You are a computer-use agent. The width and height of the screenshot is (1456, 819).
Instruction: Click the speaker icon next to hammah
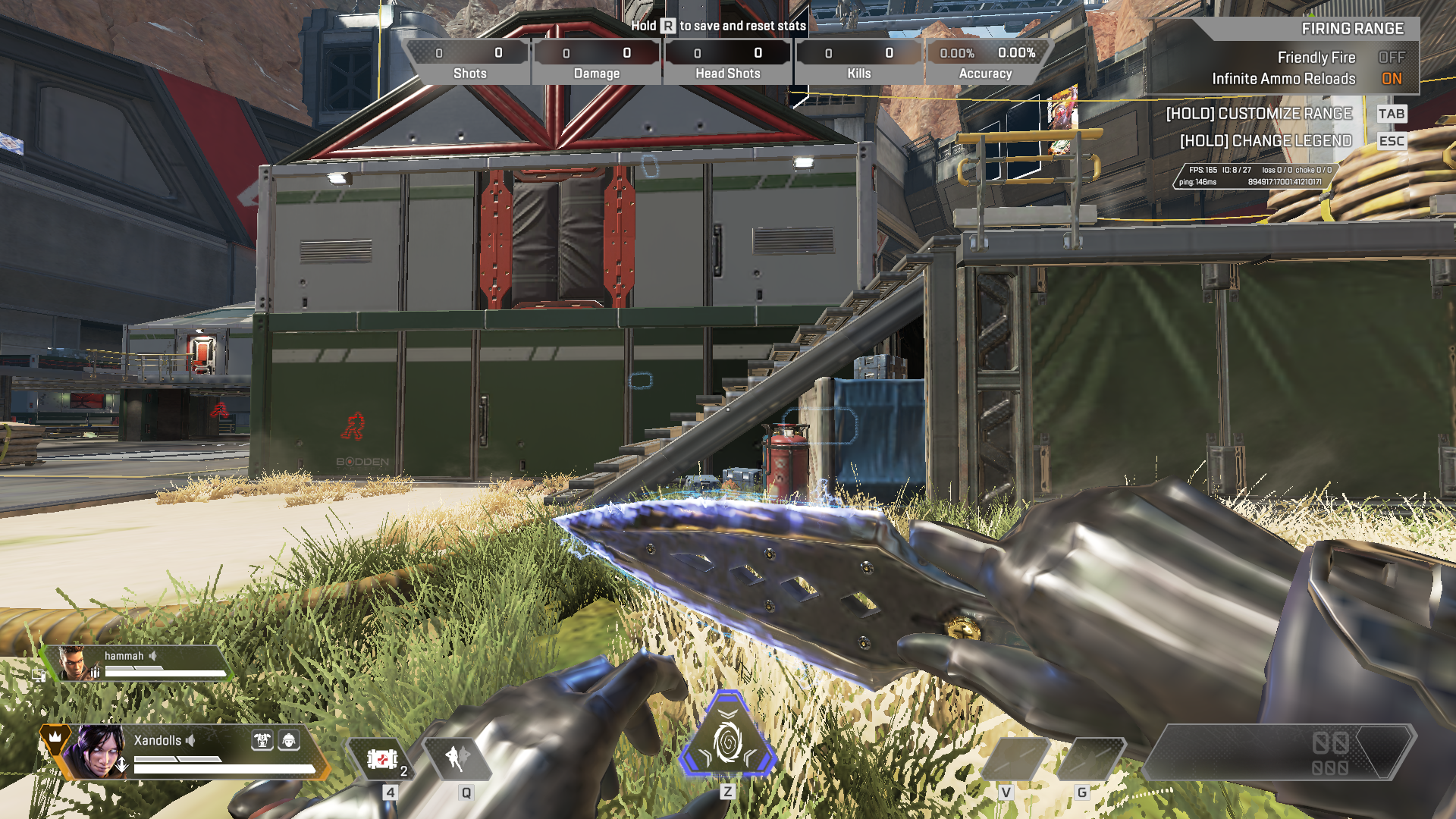[153, 656]
